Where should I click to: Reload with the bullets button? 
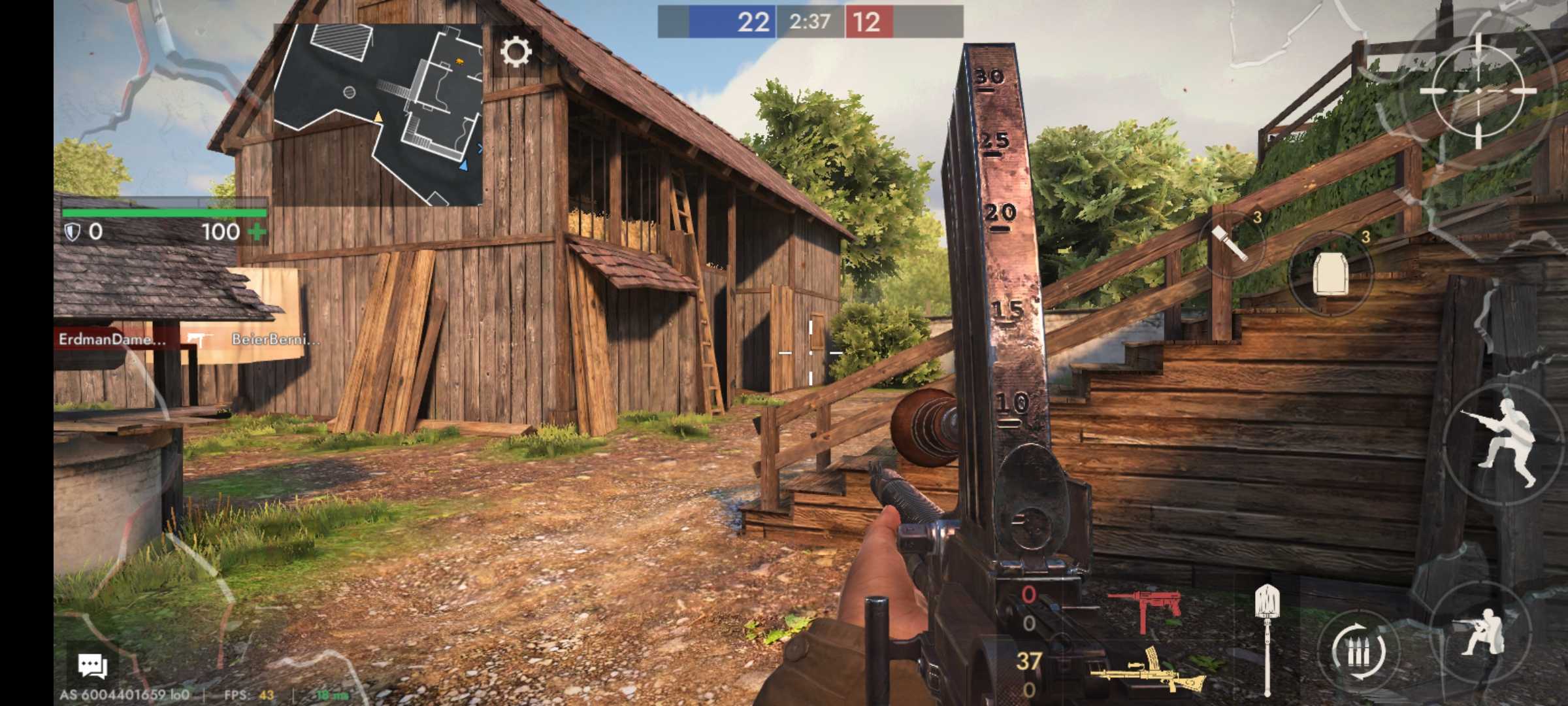tap(1359, 651)
